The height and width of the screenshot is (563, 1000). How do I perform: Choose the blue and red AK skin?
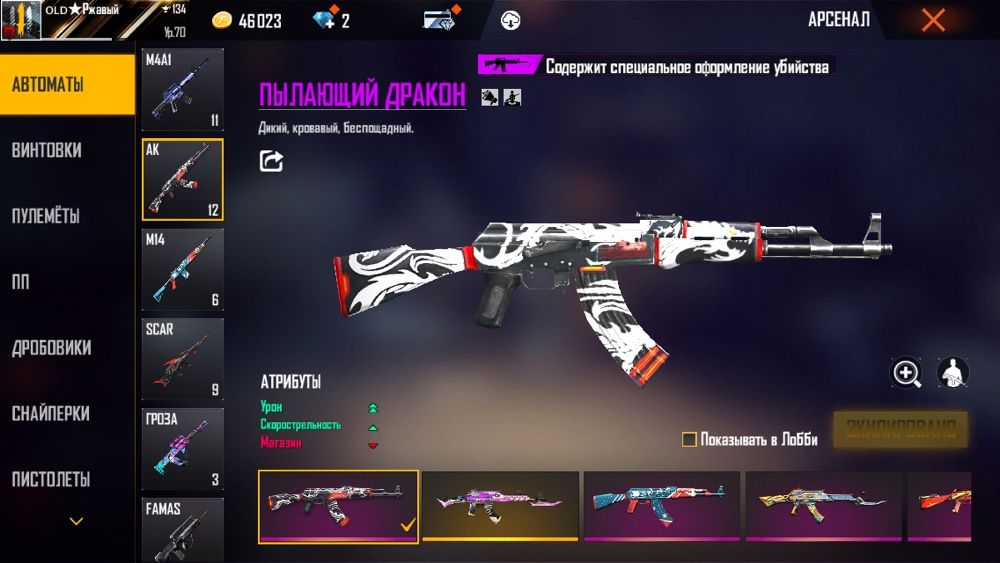coord(661,505)
